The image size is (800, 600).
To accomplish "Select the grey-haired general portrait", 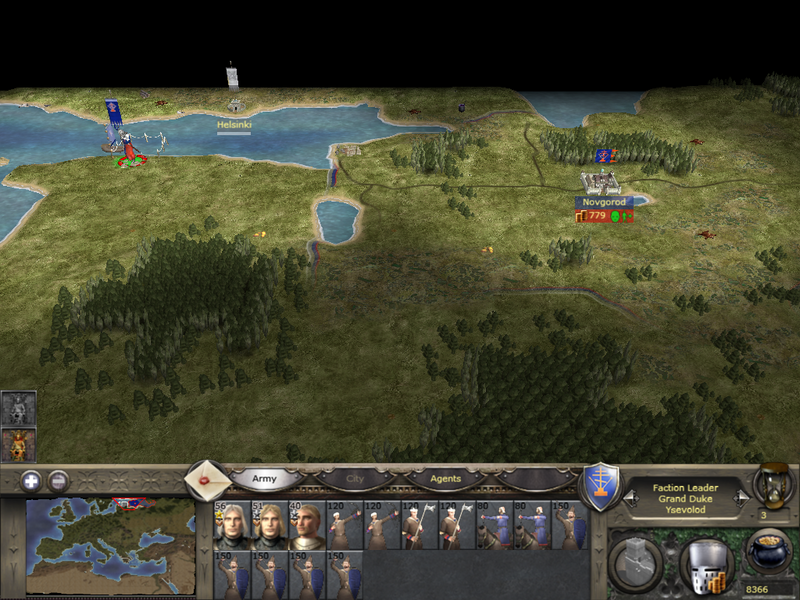I will (x=231, y=526).
